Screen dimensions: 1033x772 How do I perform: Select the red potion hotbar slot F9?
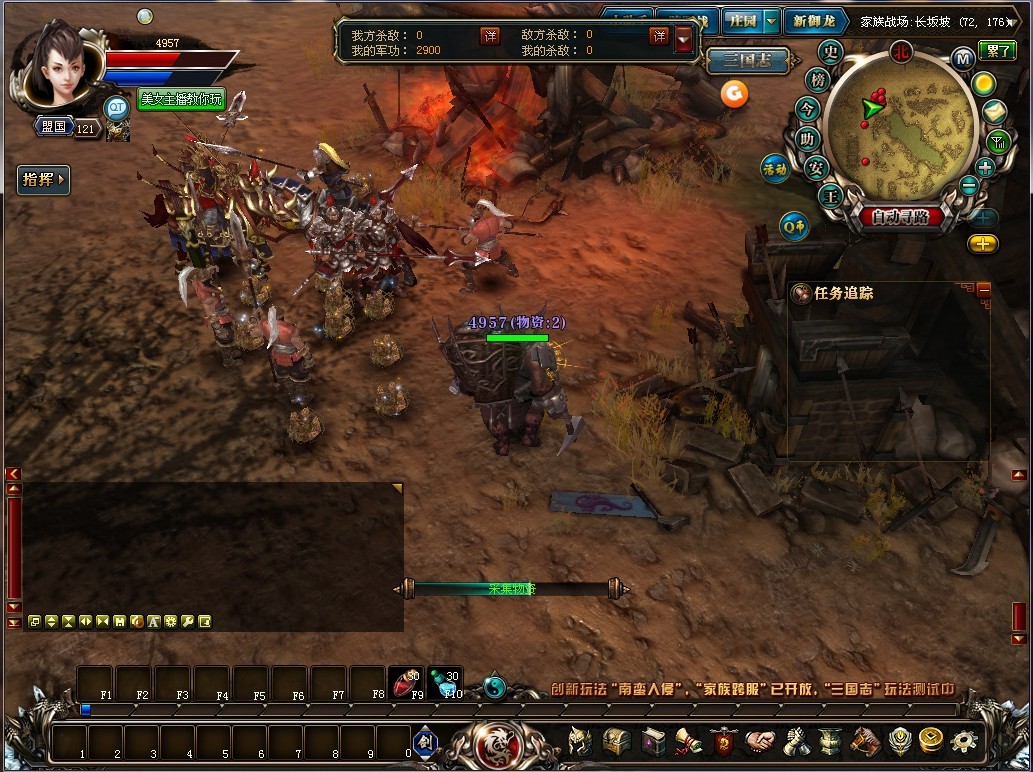coord(404,682)
